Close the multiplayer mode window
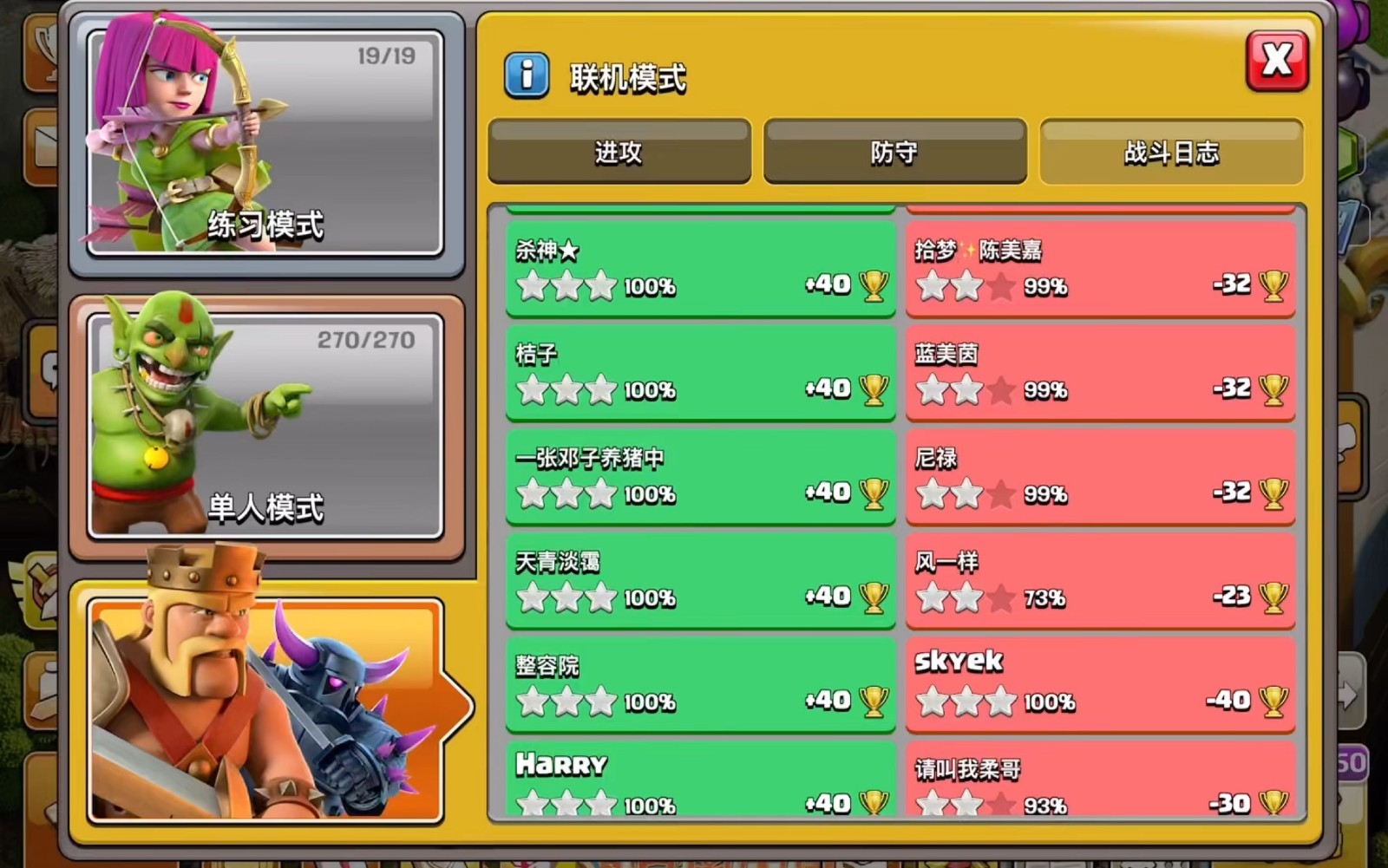1388x868 pixels. tap(1276, 61)
